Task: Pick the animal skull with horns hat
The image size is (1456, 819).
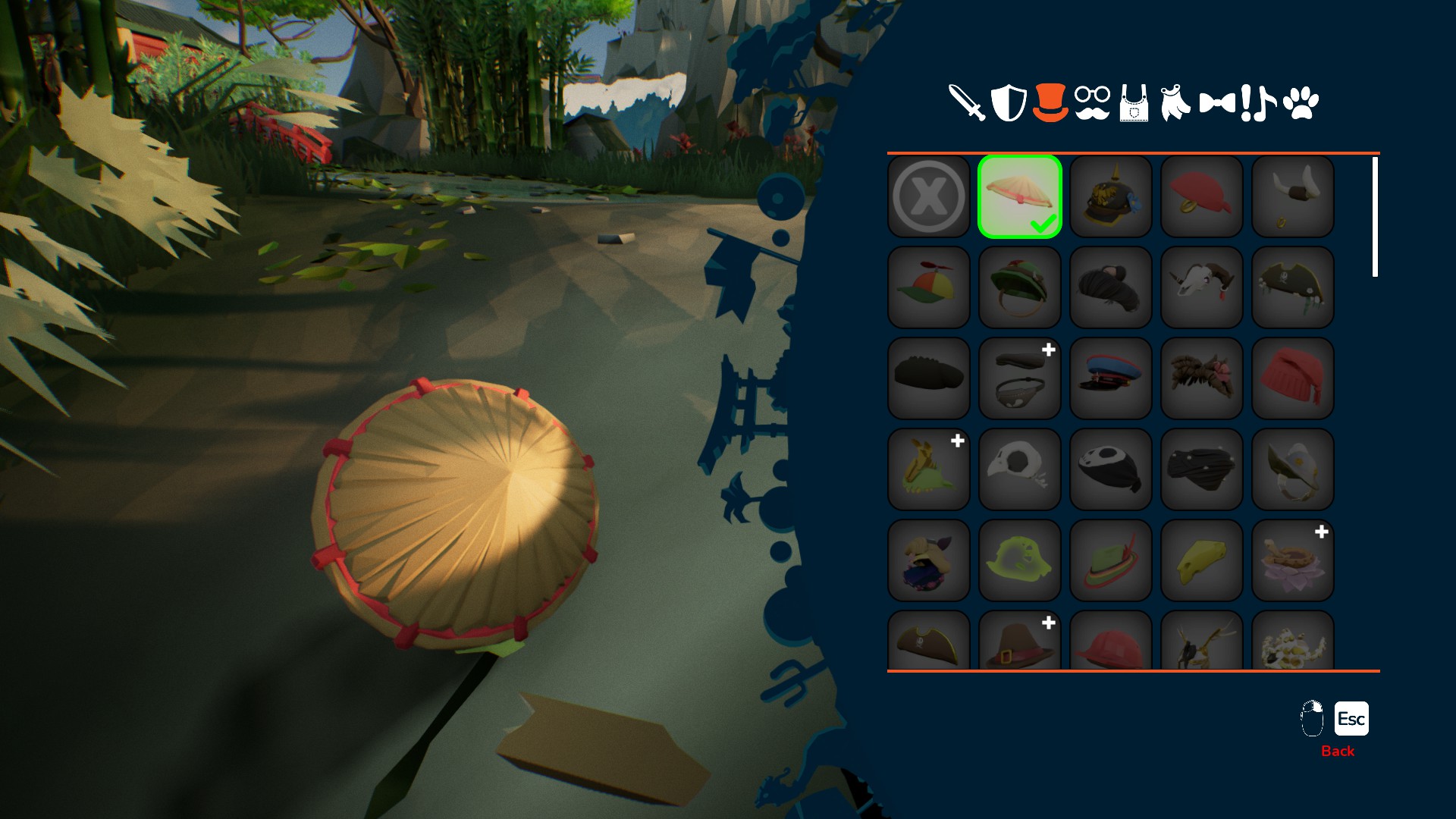Action: click(1202, 287)
